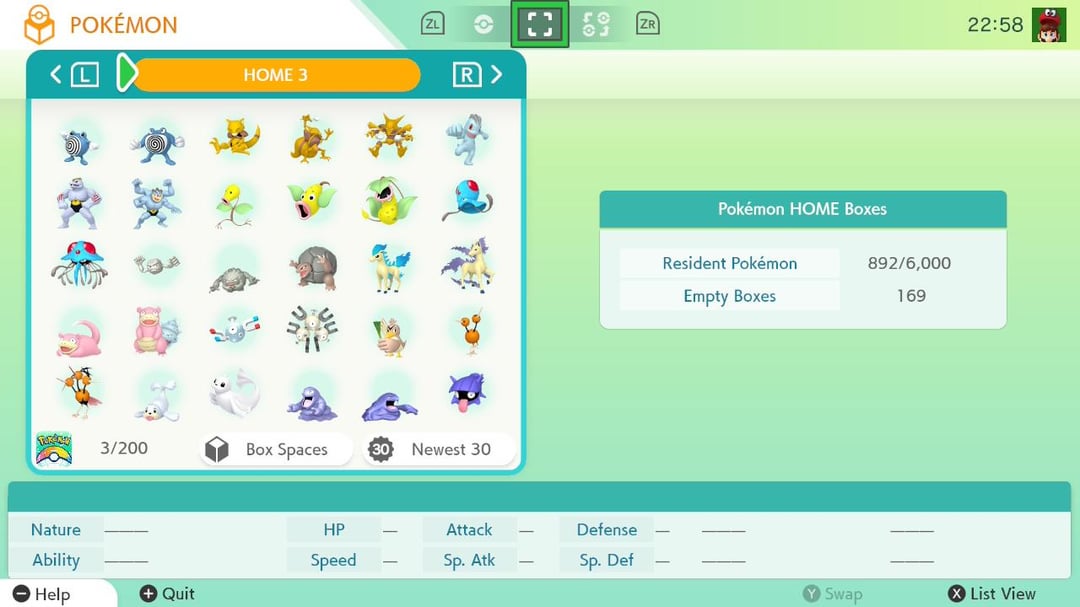Select the Weepinbell slot
Screen dimensions: 1080x607
[313, 201]
